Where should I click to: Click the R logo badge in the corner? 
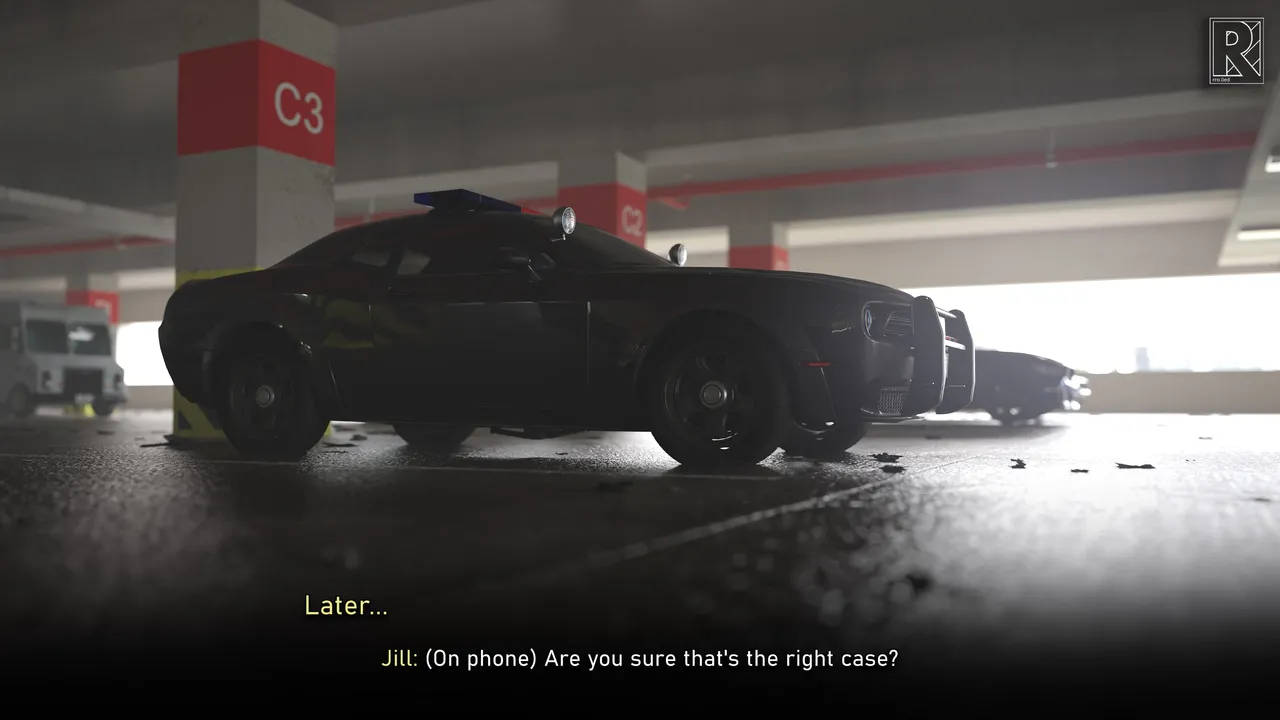coord(1235,51)
